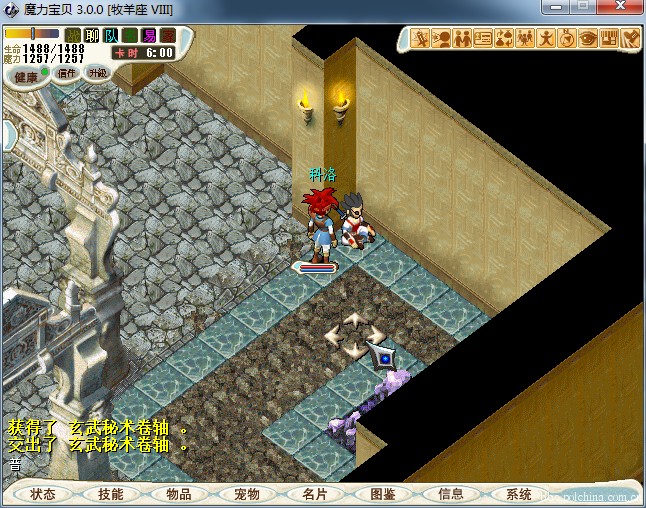Image resolution: width=646 pixels, height=508 pixels.
Task: Select the two-people party action icon
Action: [x=462, y=39]
